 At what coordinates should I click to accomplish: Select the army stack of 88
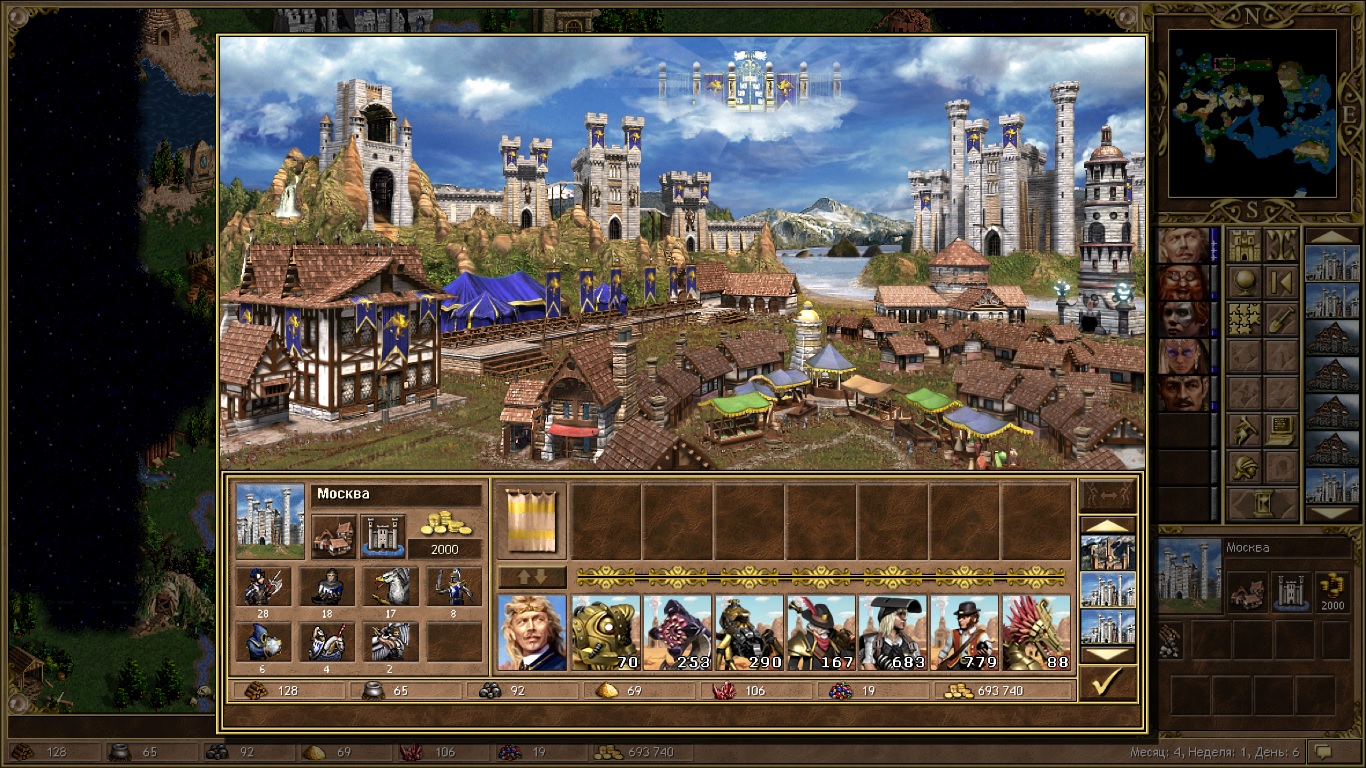(1036, 632)
